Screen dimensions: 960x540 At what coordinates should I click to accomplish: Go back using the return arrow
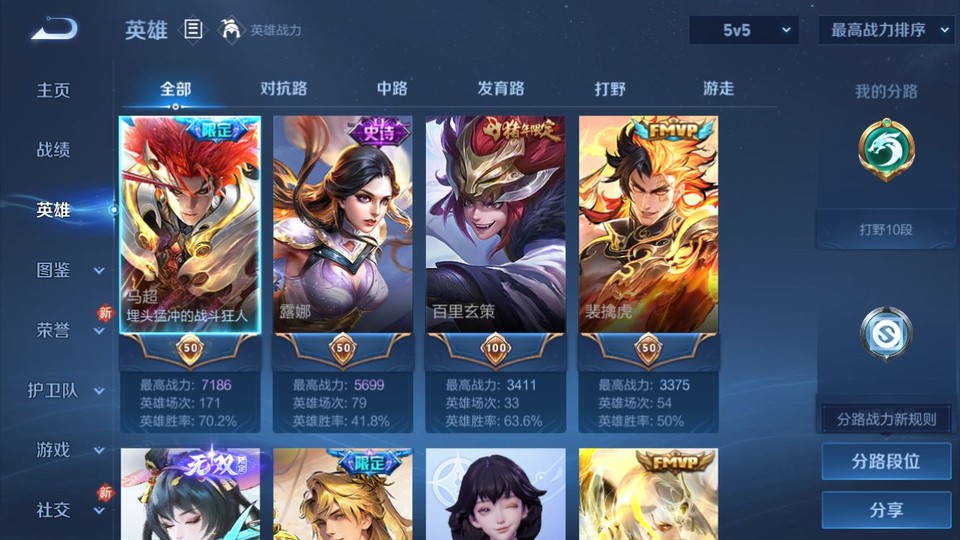(x=54, y=29)
